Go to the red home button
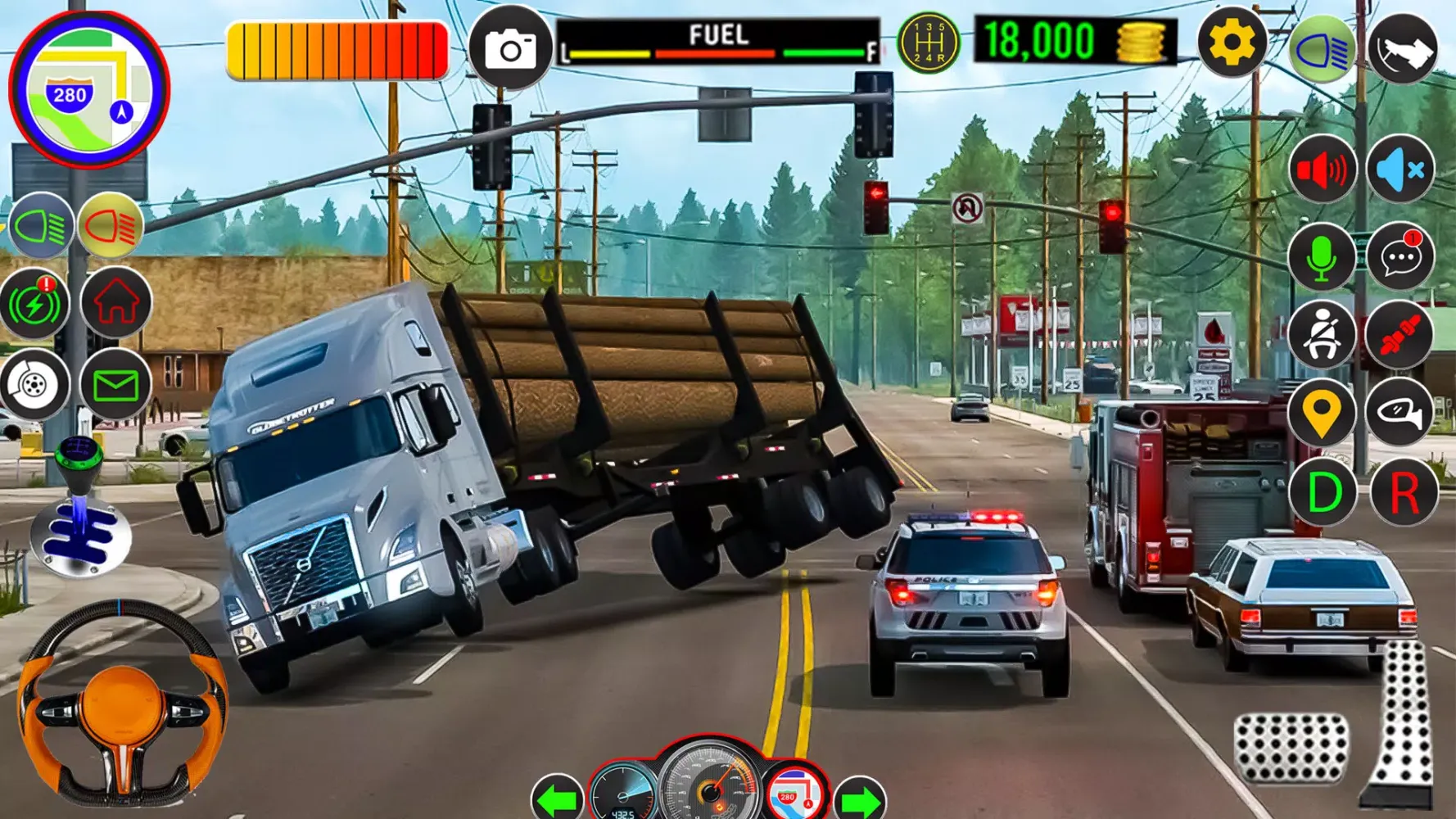Screen dimensions: 1456x819 click(115, 301)
